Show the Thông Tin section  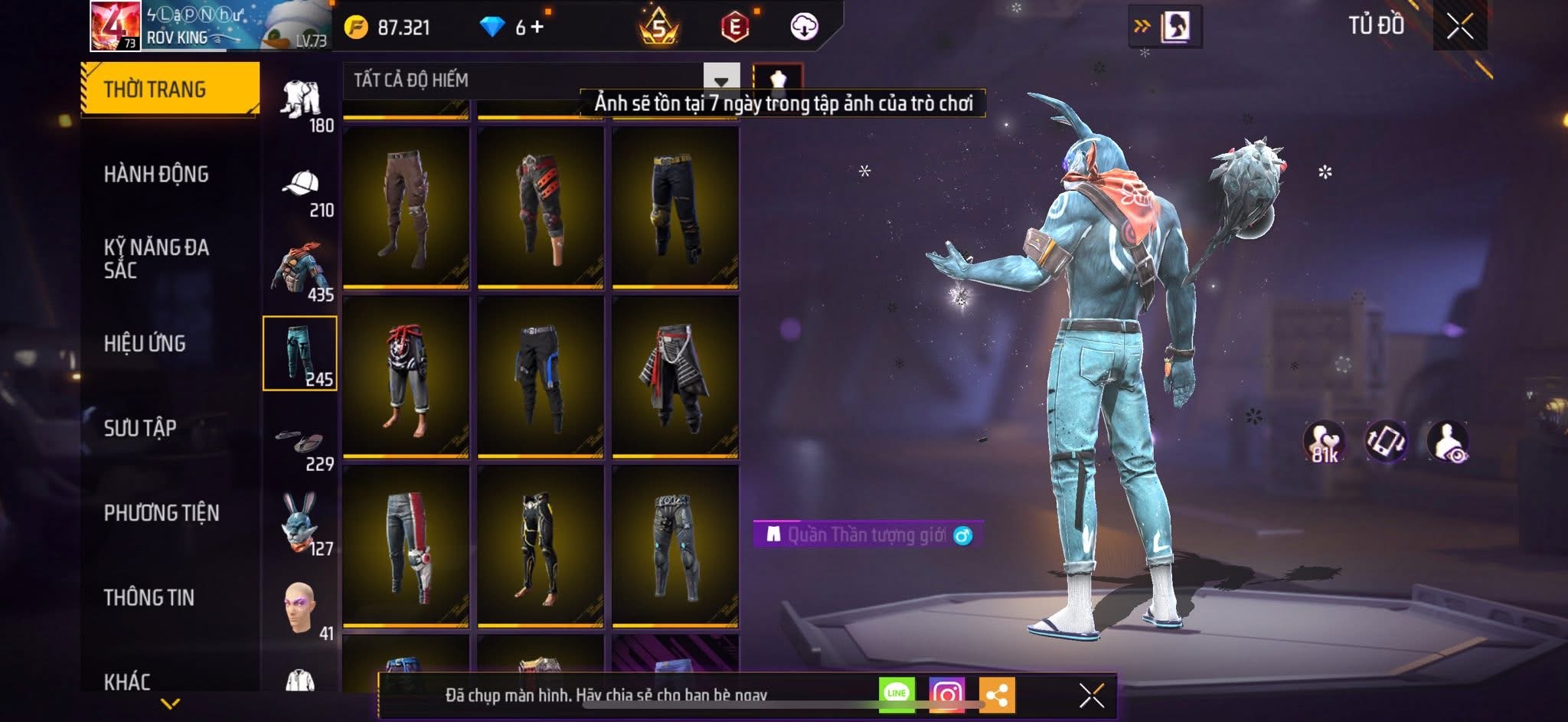pyautogui.click(x=149, y=598)
